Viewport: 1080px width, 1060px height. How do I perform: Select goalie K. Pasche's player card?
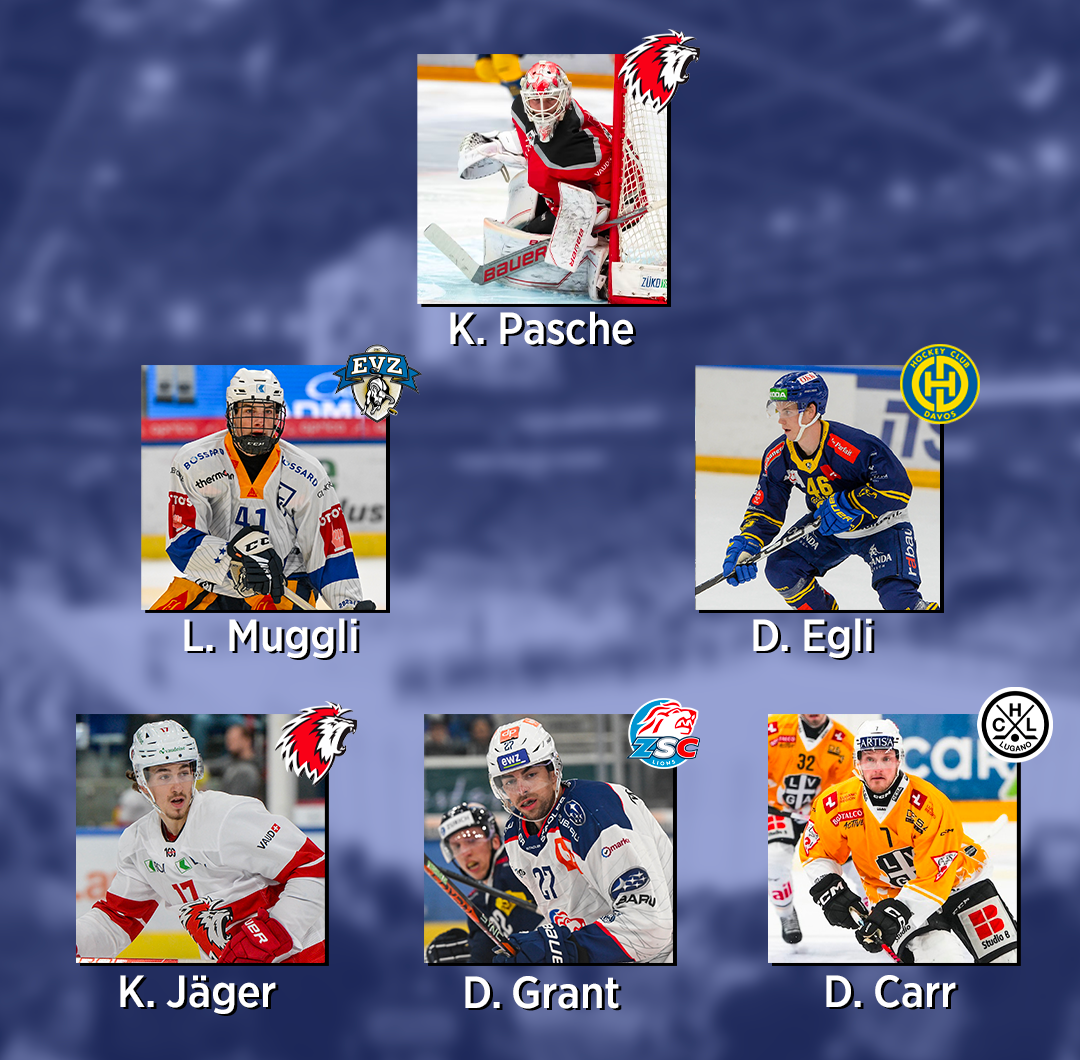(x=542, y=179)
